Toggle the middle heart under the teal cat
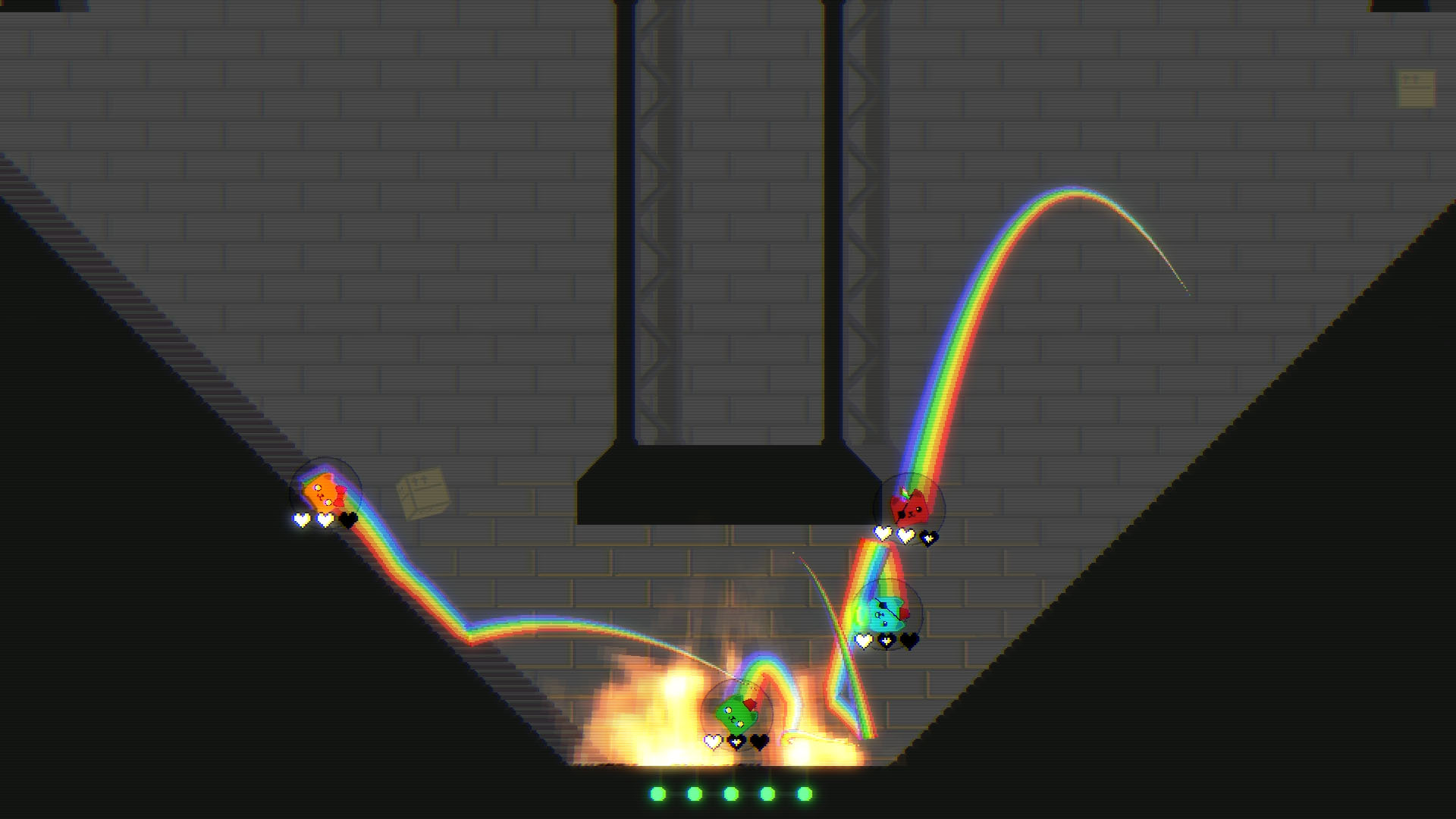1456x819 pixels. pyautogui.click(x=886, y=640)
